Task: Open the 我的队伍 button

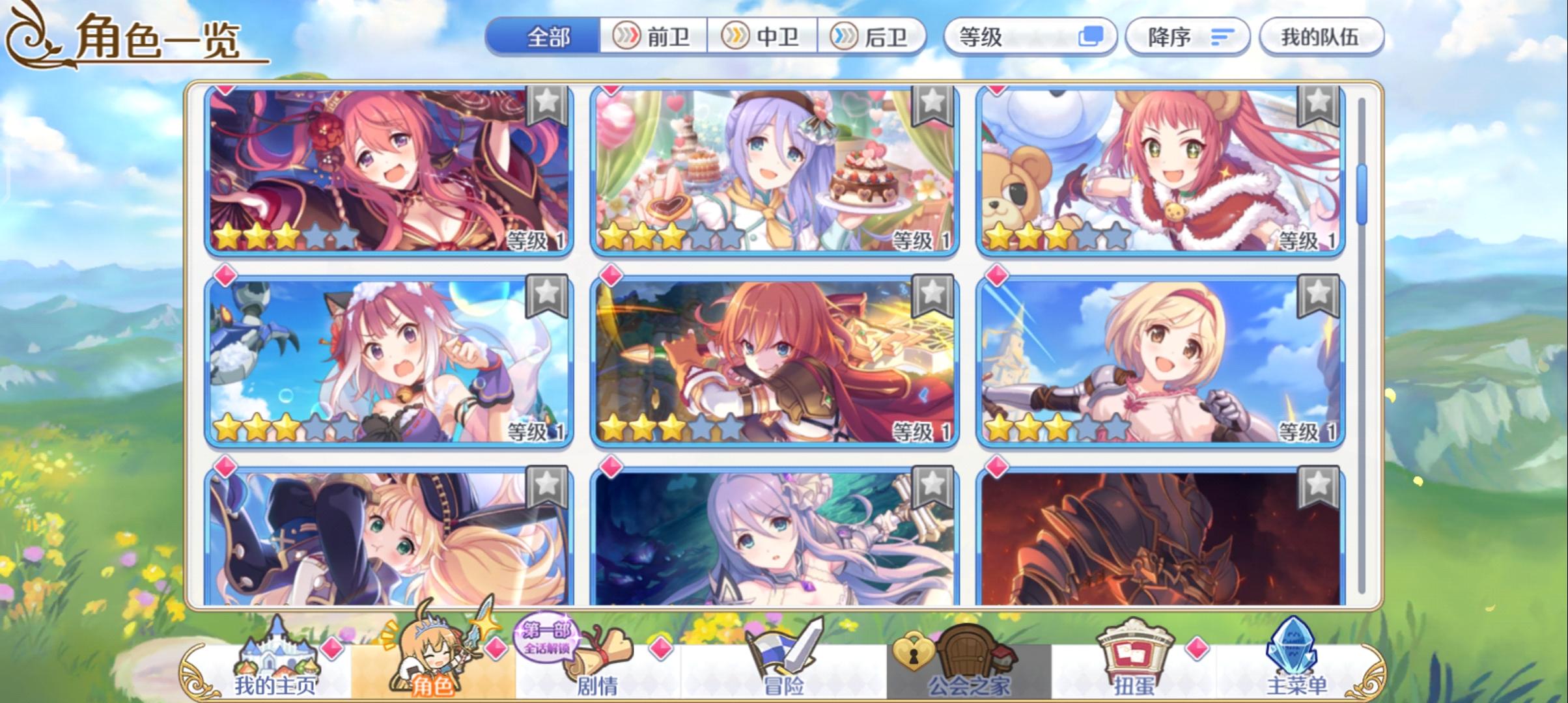Action: [x=1321, y=37]
